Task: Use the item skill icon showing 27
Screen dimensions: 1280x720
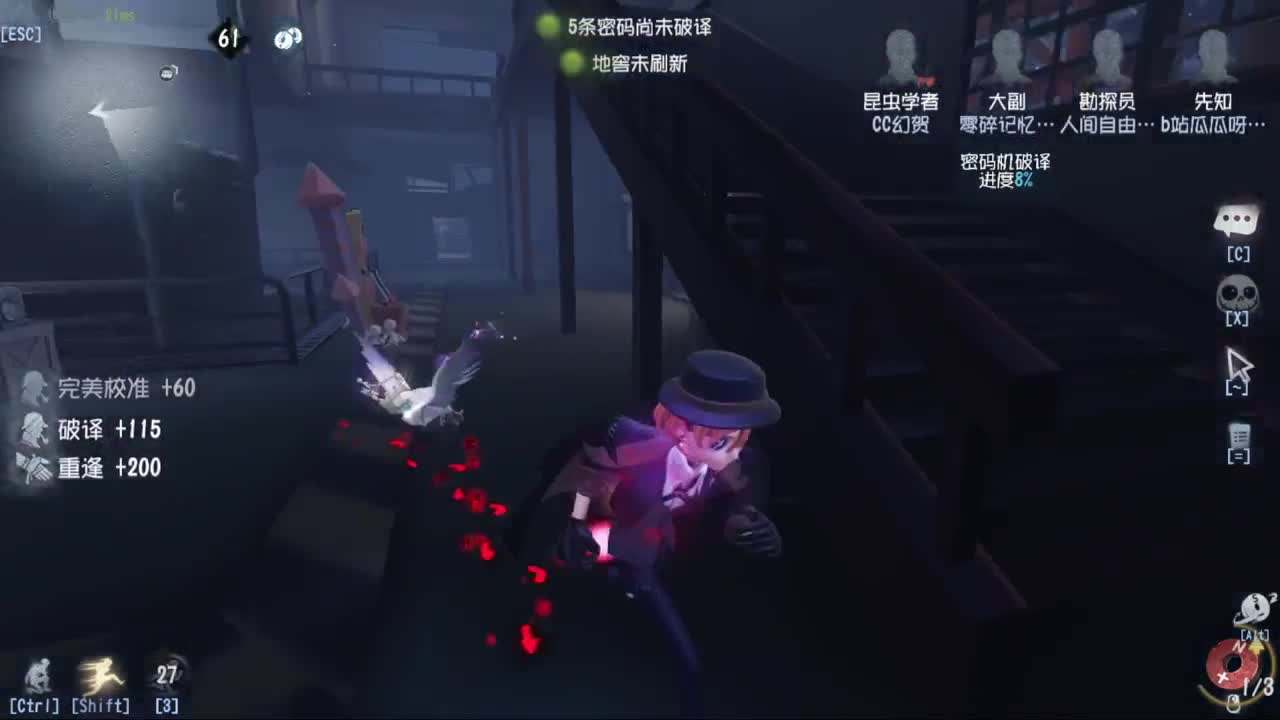Action: tap(165, 672)
